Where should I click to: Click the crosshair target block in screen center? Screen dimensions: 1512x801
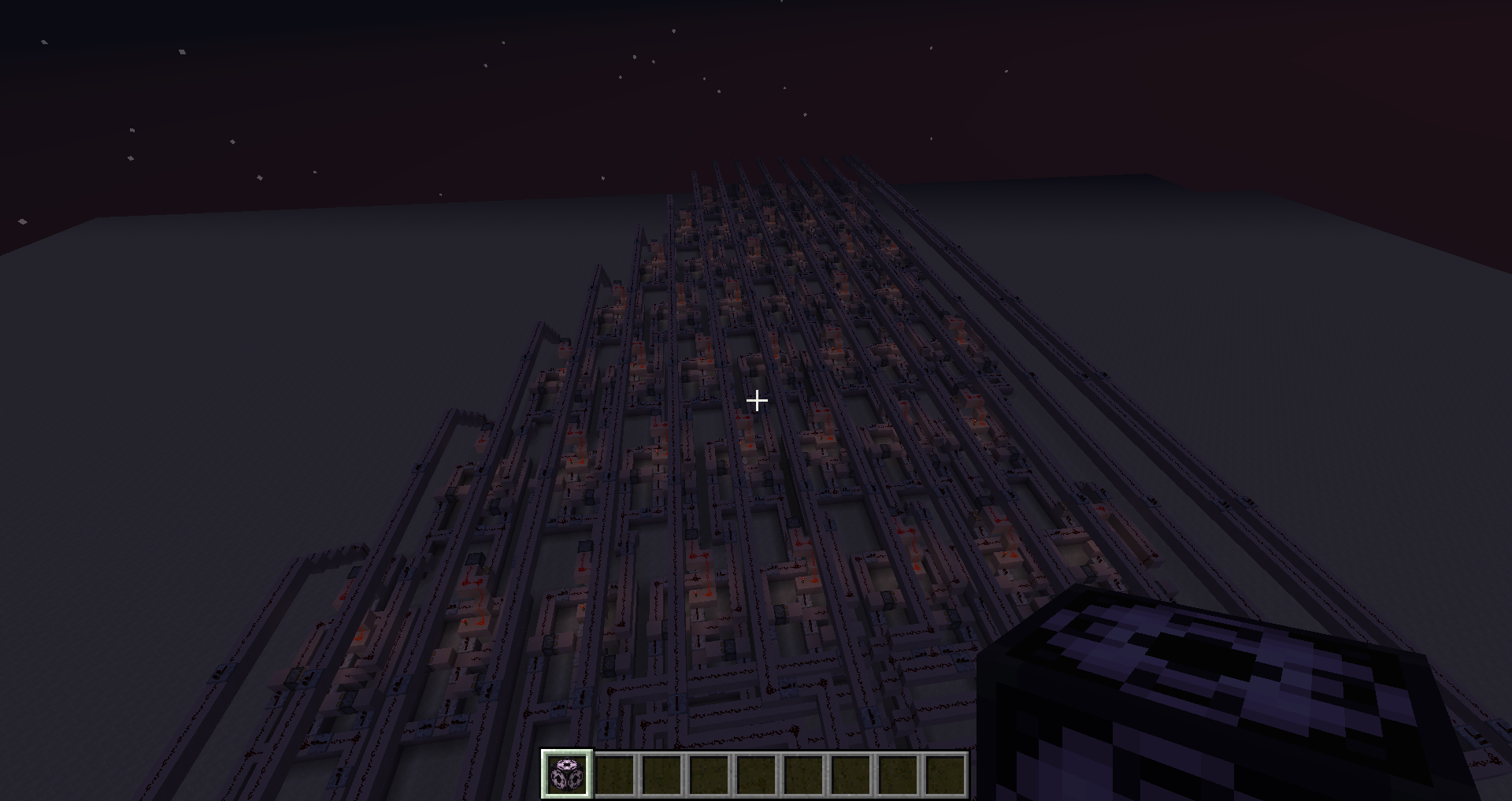click(x=756, y=400)
